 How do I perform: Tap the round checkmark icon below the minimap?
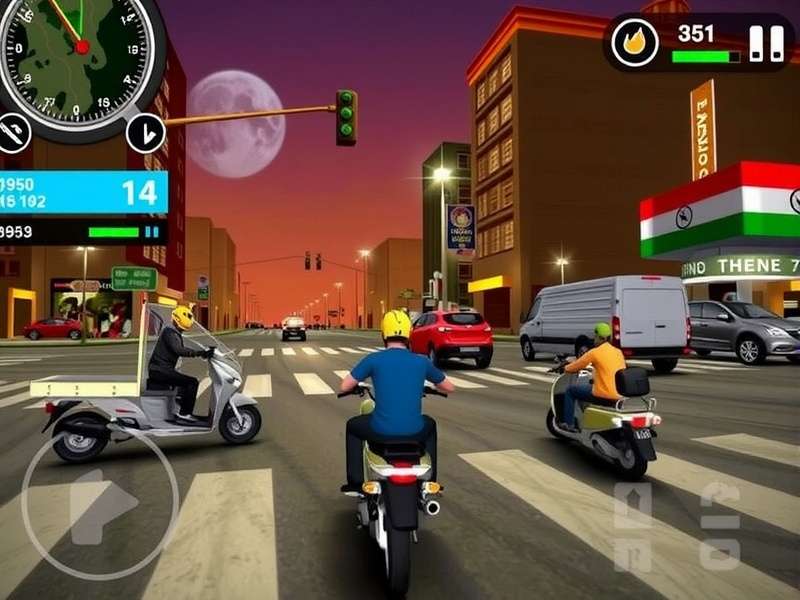point(146,132)
